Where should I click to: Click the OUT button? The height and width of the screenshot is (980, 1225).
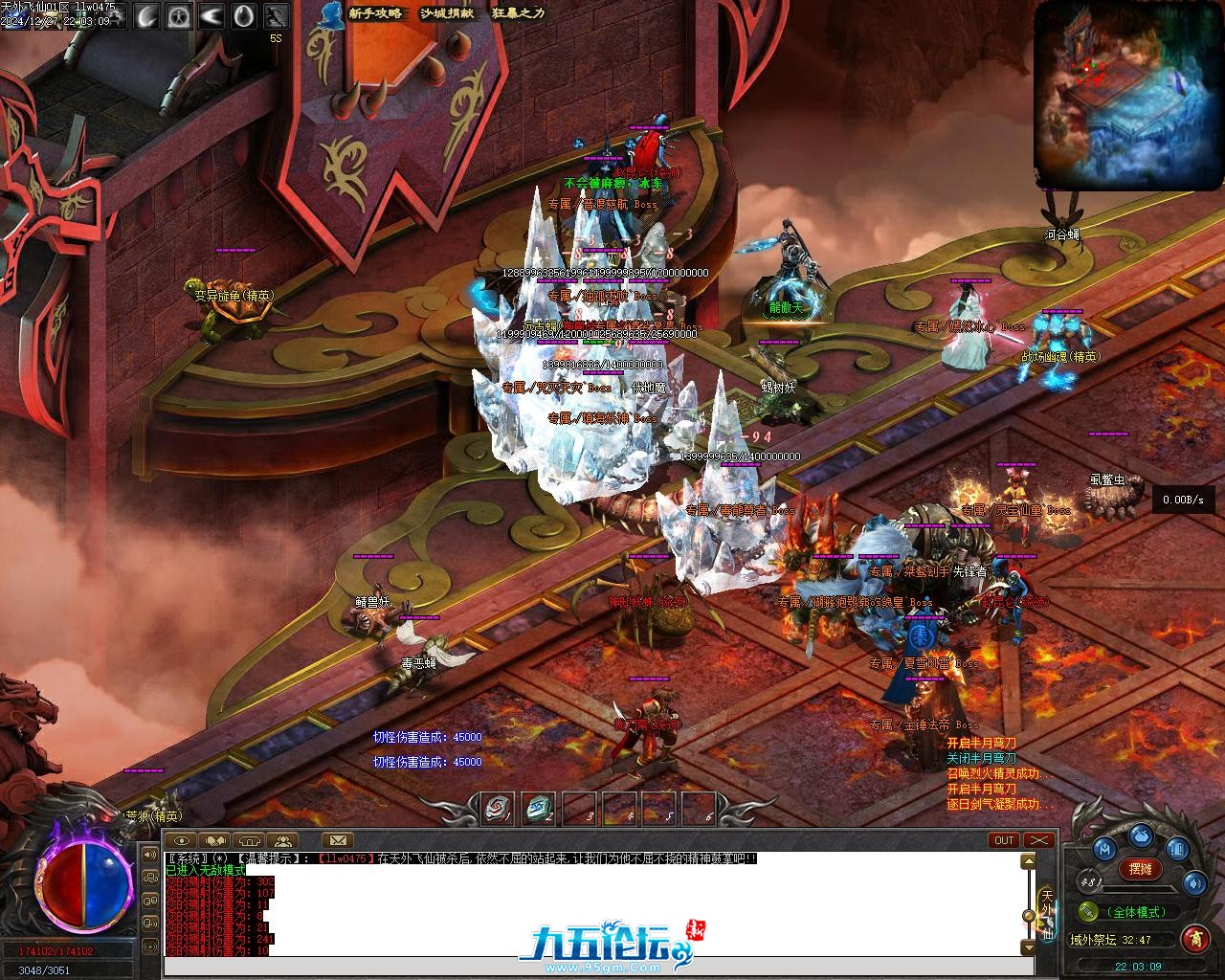tap(1004, 840)
